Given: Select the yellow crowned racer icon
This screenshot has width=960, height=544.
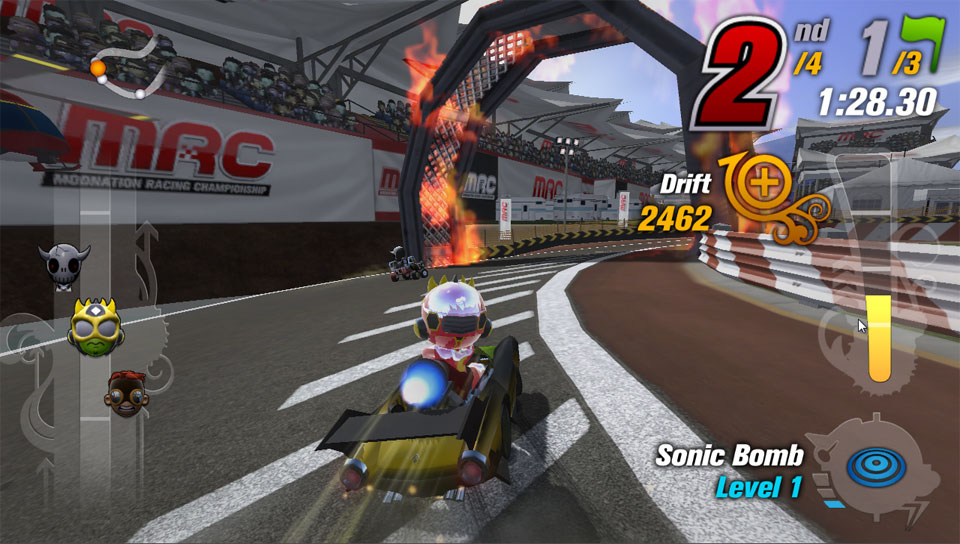Looking at the screenshot, I should click(95, 325).
